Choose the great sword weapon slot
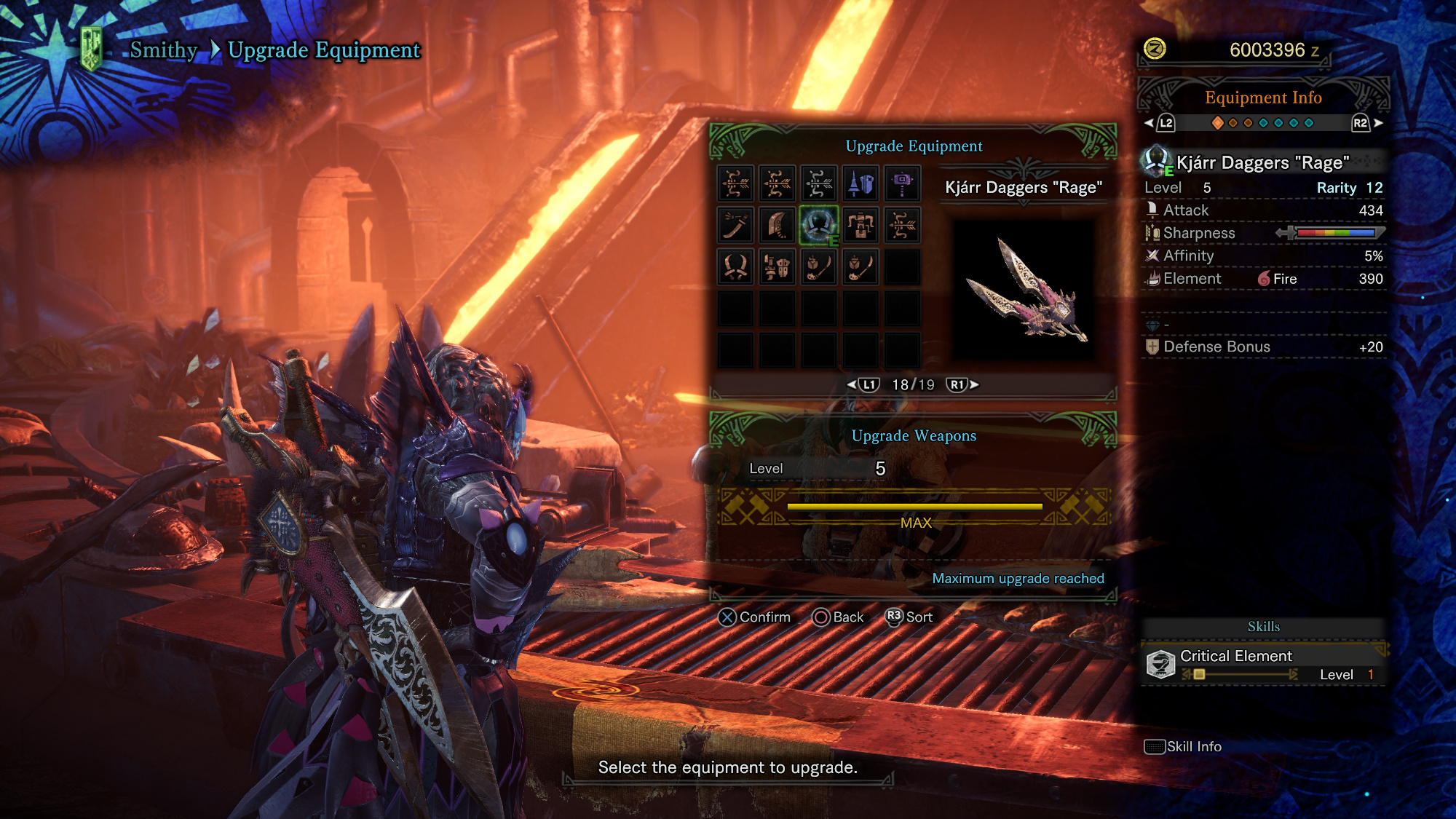This screenshot has width=1456, height=819. pyautogui.click(x=777, y=225)
